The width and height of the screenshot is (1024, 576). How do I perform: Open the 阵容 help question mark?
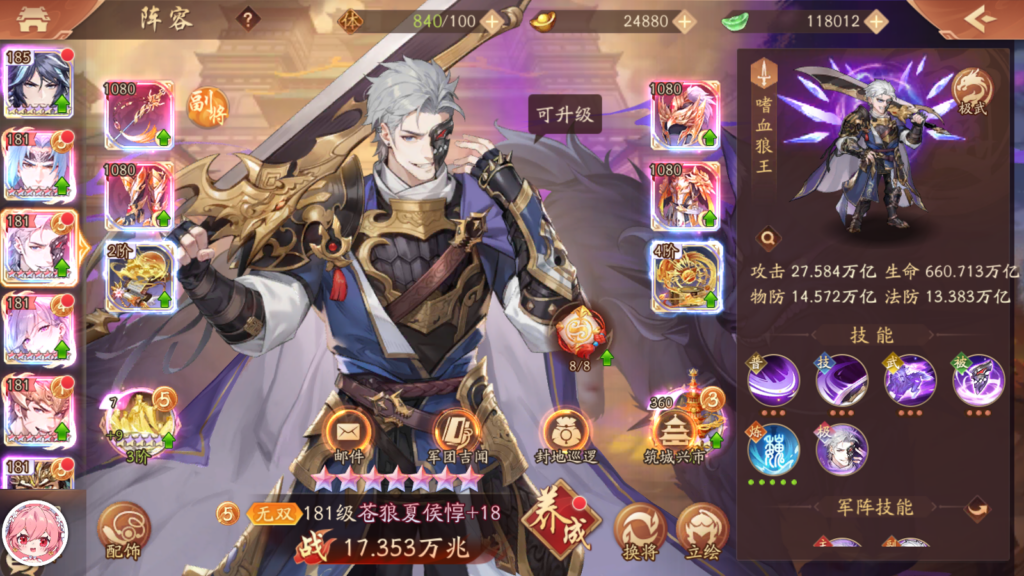[x=248, y=19]
